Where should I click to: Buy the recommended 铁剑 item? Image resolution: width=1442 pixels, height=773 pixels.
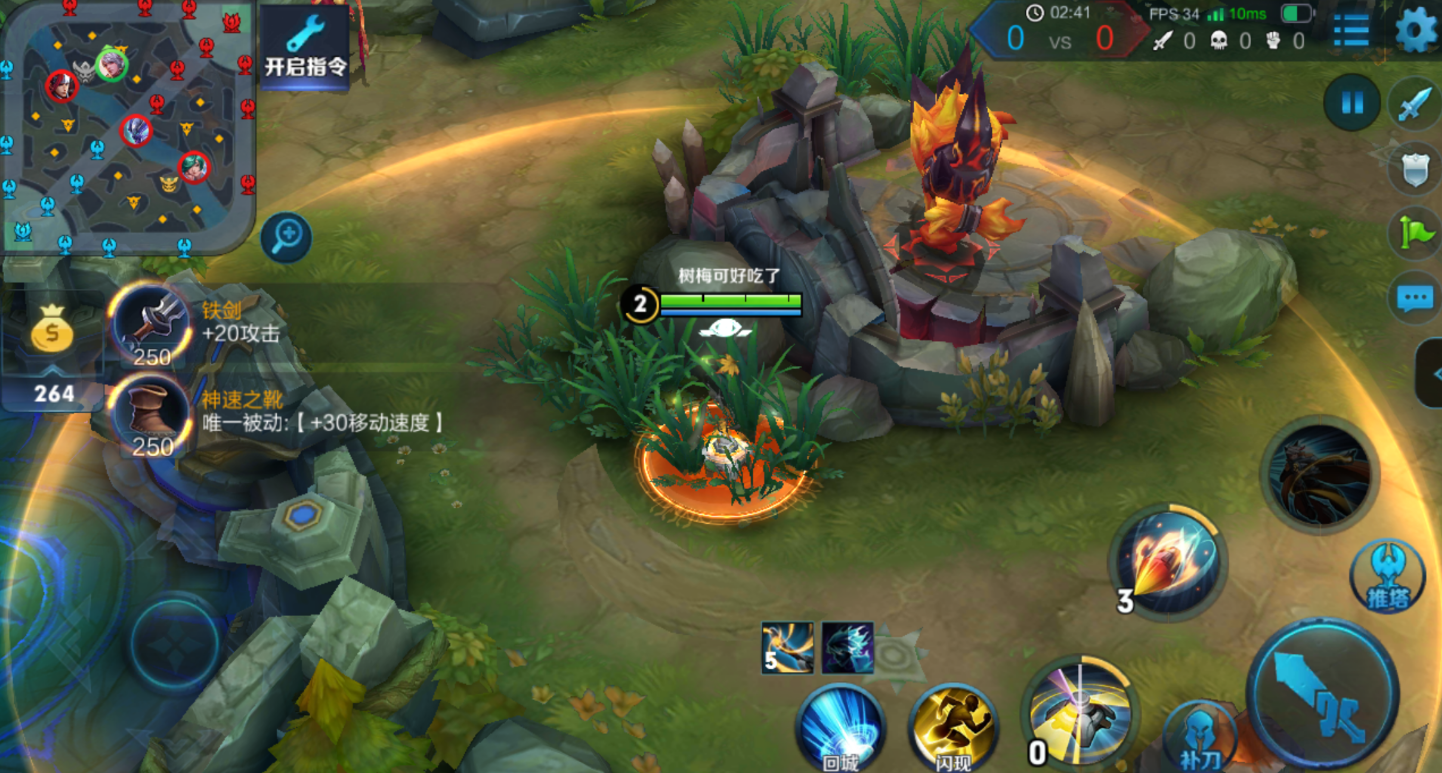click(x=151, y=322)
